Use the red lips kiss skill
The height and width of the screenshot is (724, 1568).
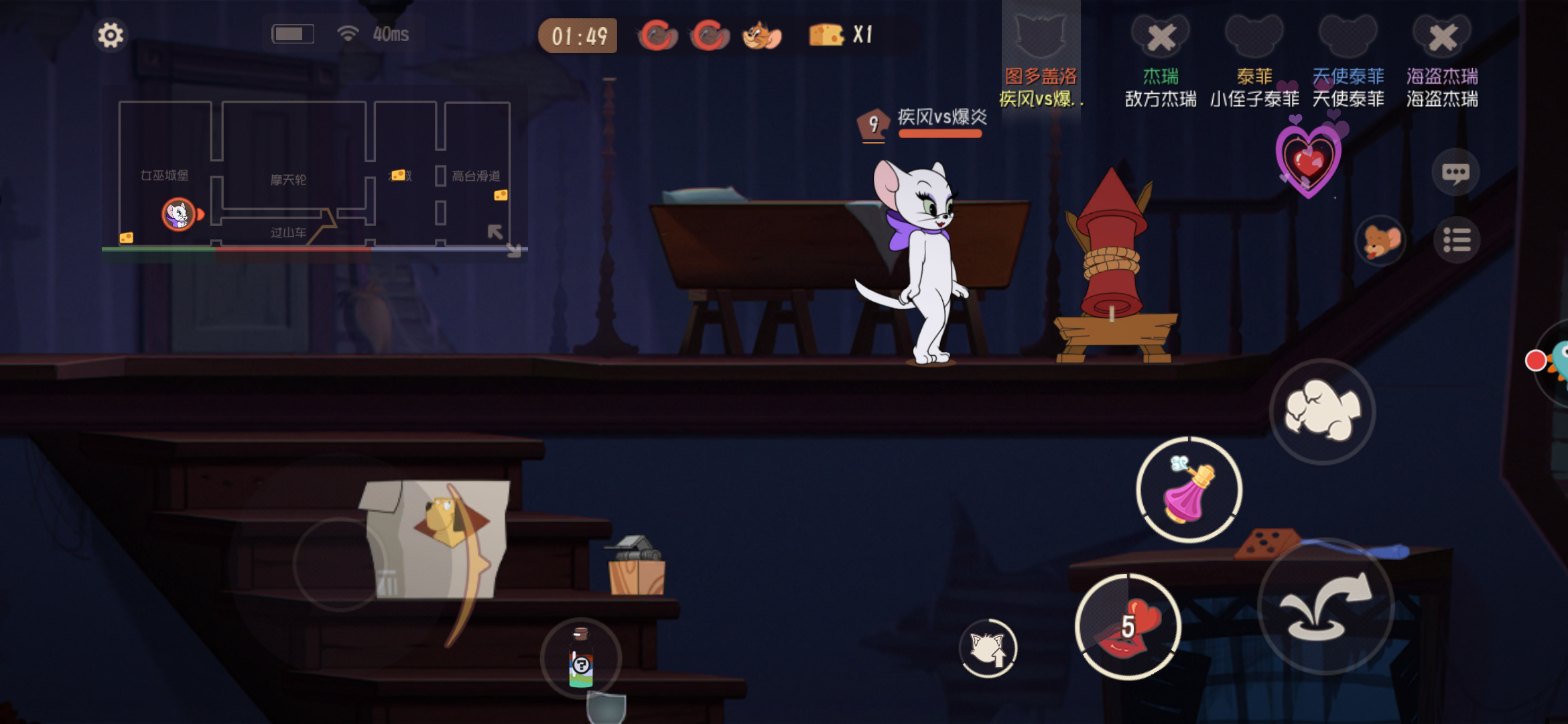tap(1128, 627)
